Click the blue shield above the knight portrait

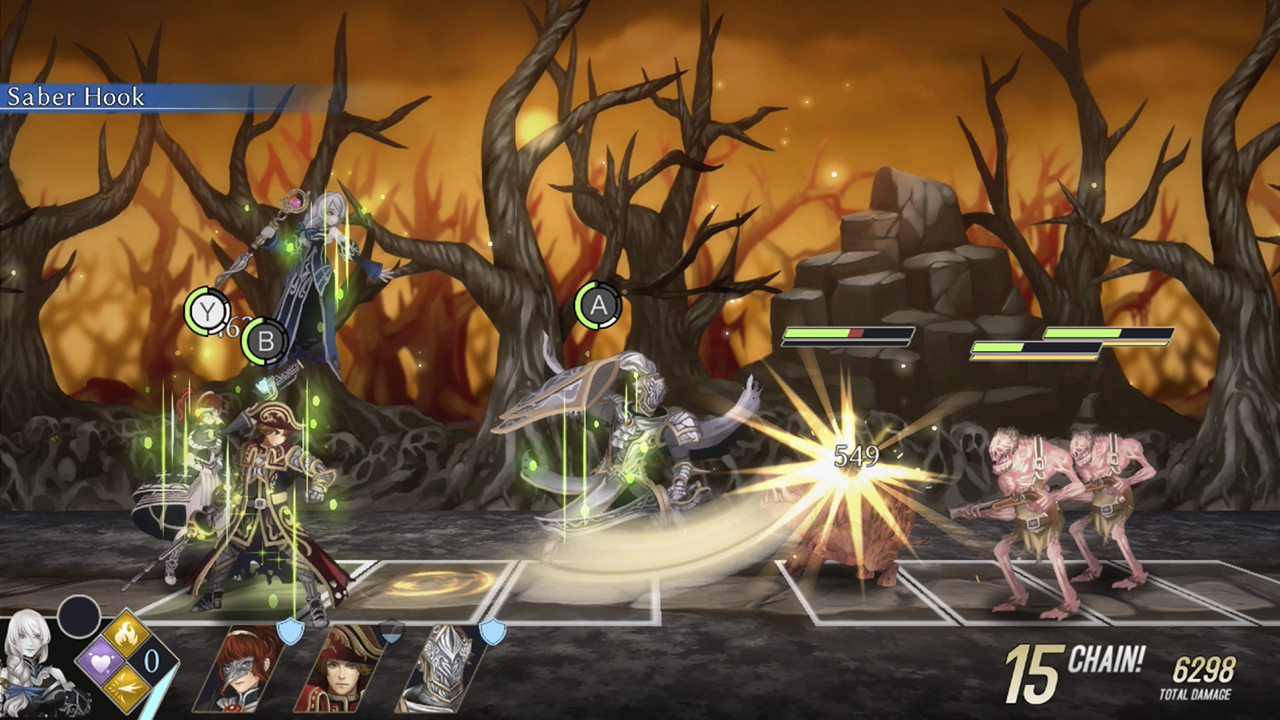(493, 632)
